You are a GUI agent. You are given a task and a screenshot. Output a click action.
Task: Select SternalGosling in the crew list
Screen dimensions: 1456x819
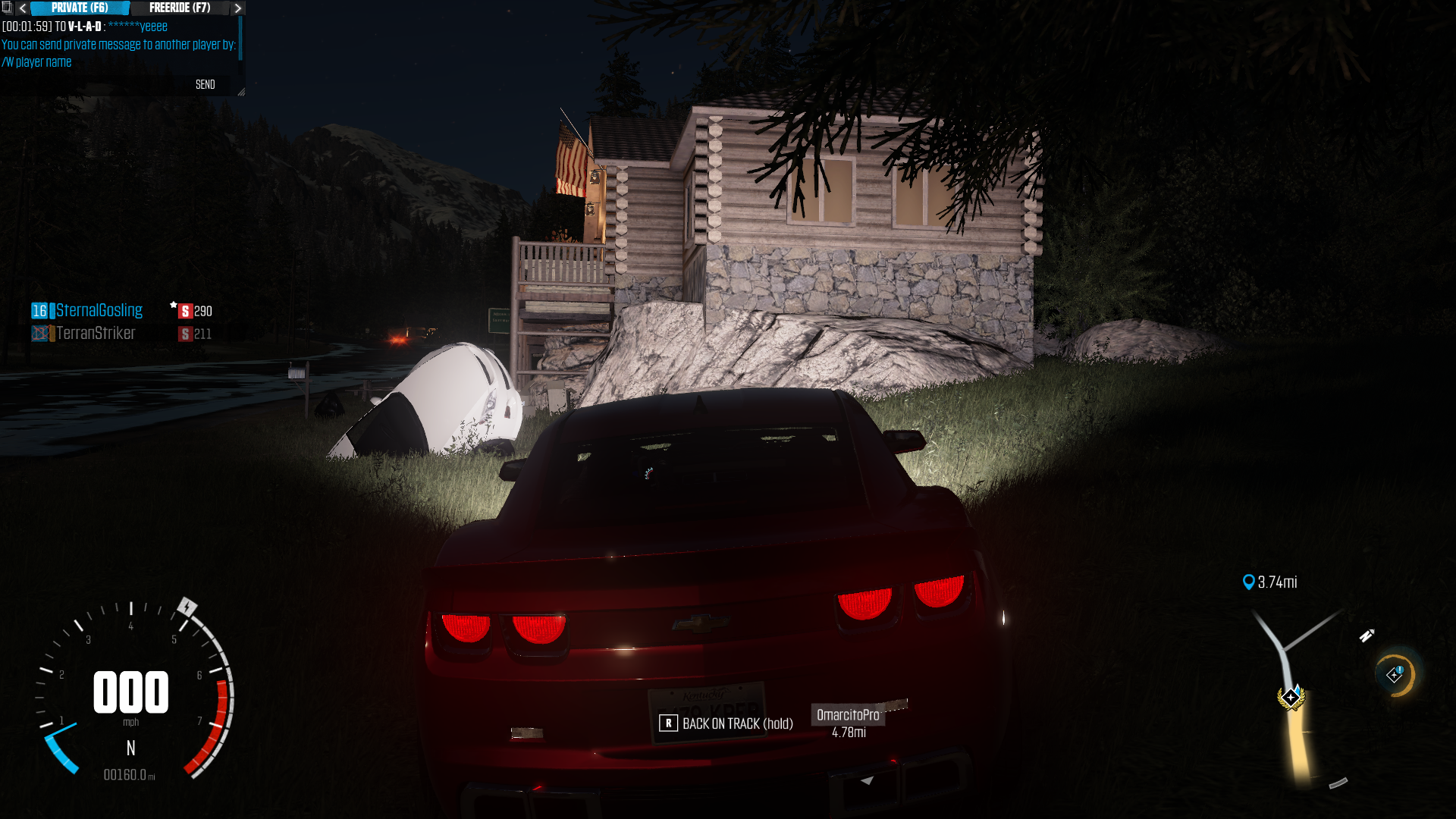(x=99, y=310)
